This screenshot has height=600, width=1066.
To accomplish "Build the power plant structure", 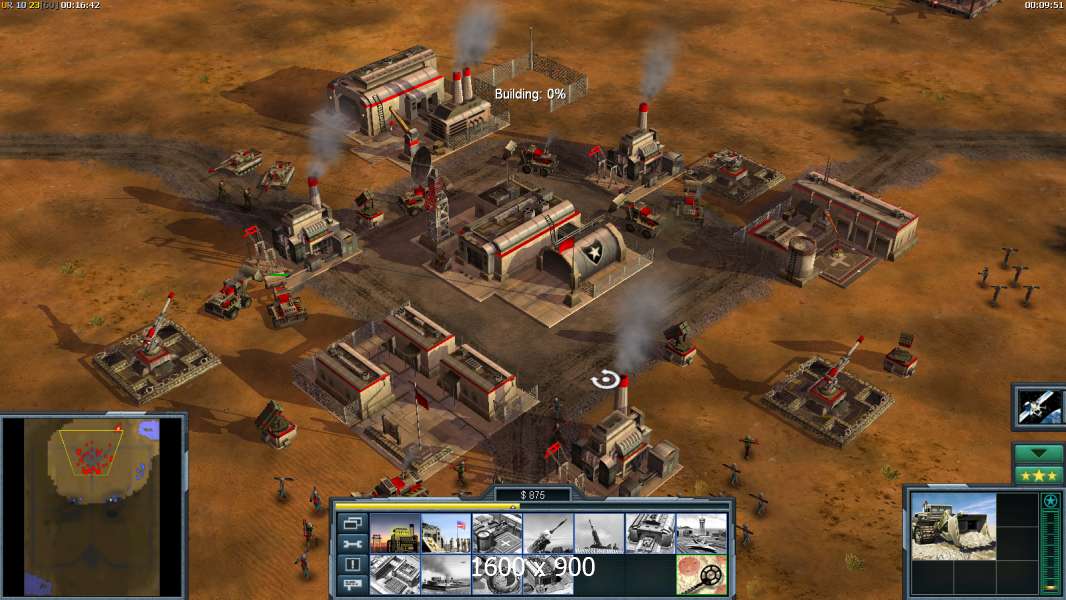I will [x=394, y=533].
